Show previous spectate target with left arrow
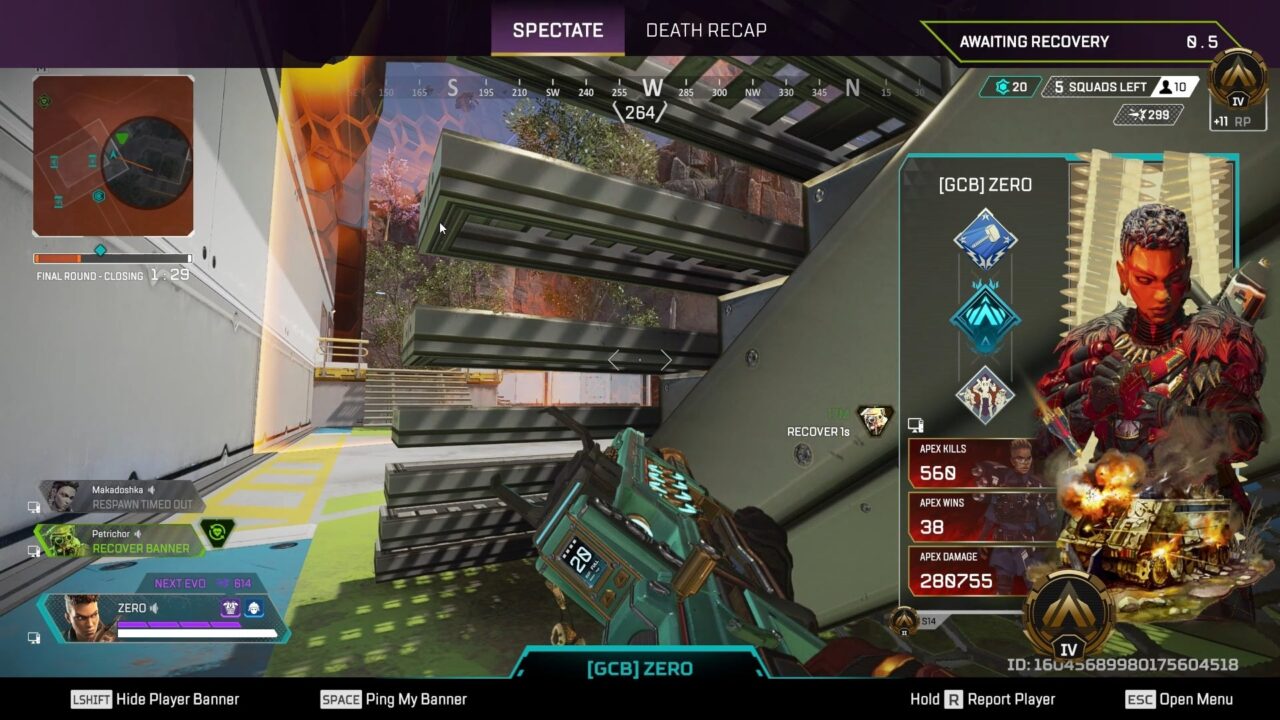This screenshot has height=720, width=1280. pyautogui.click(x=615, y=360)
